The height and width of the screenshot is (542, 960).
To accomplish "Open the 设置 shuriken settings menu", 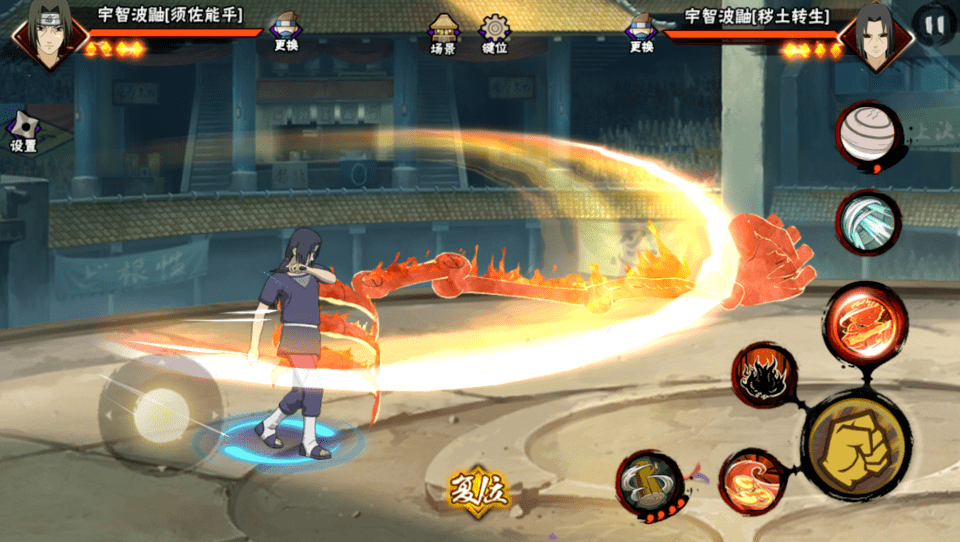I will (x=23, y=131).
